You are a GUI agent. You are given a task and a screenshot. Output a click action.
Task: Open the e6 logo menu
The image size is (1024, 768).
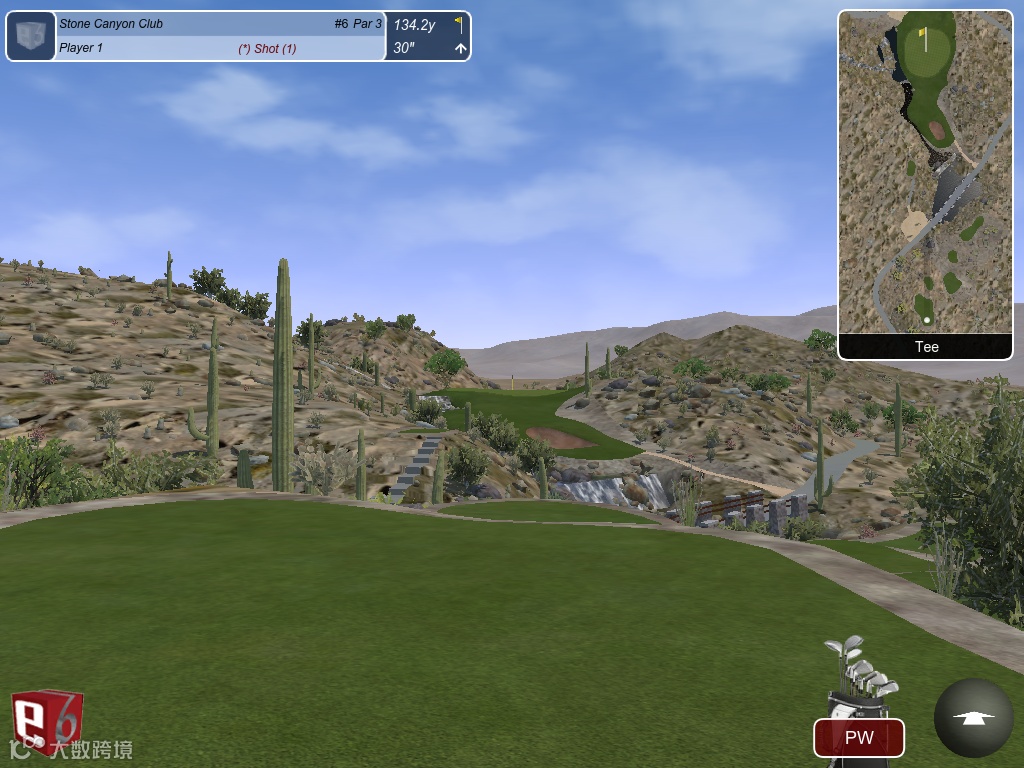click(45, 720)
